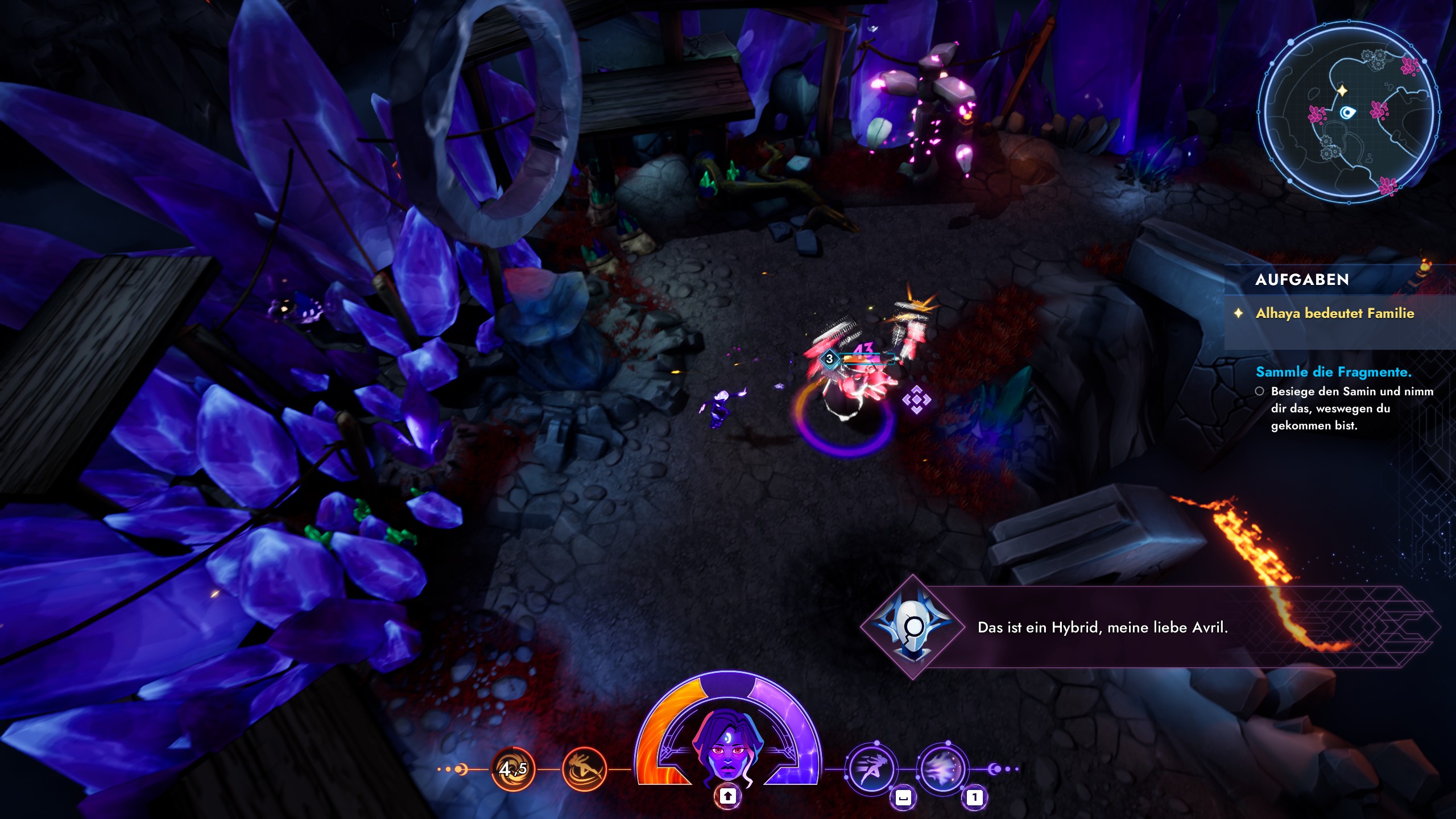
Task: Open the Aufgaben quest tracker header
Action: [1302, 279]
